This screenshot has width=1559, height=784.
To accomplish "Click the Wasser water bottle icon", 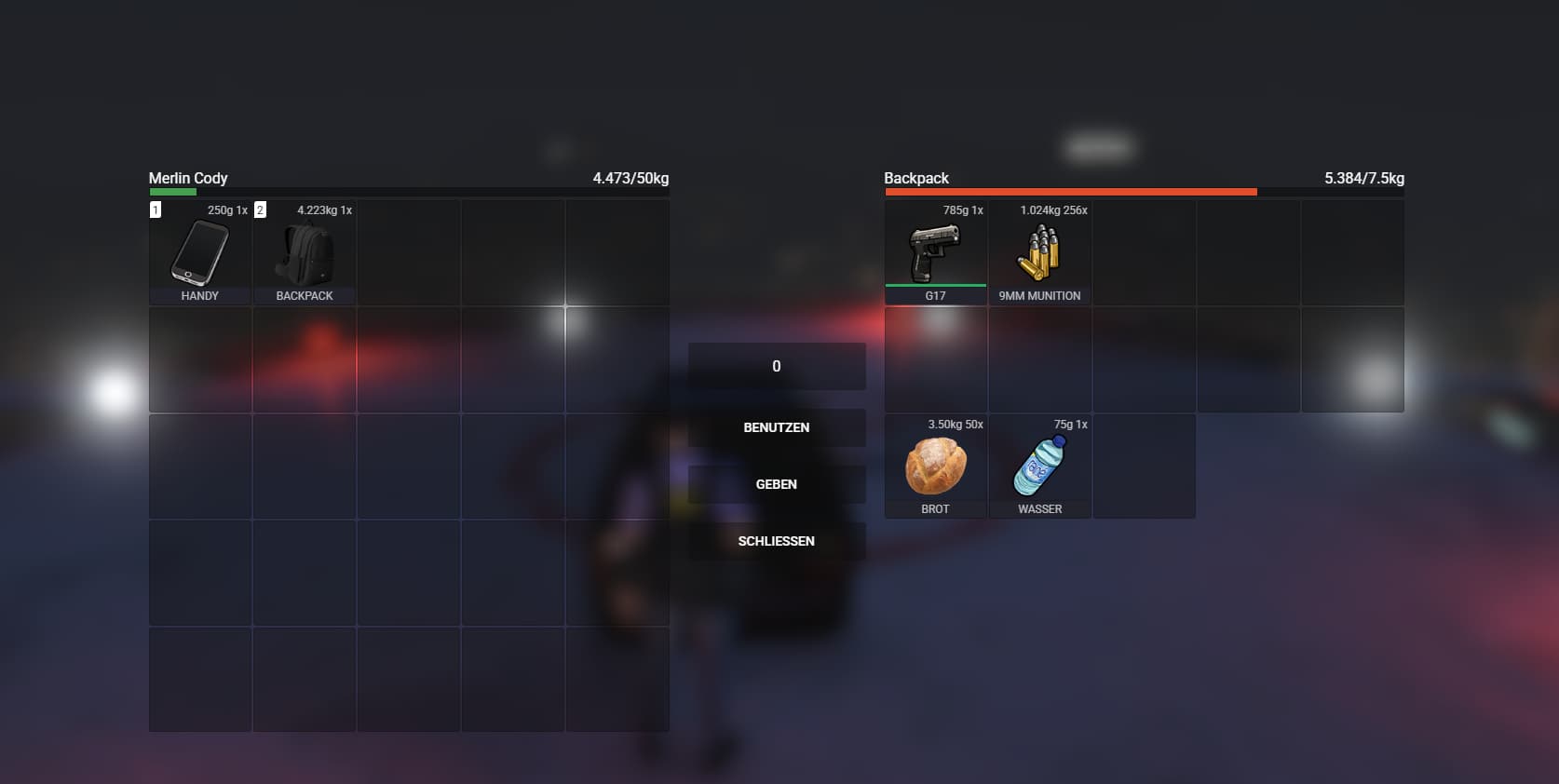I will coord(1039,466).
